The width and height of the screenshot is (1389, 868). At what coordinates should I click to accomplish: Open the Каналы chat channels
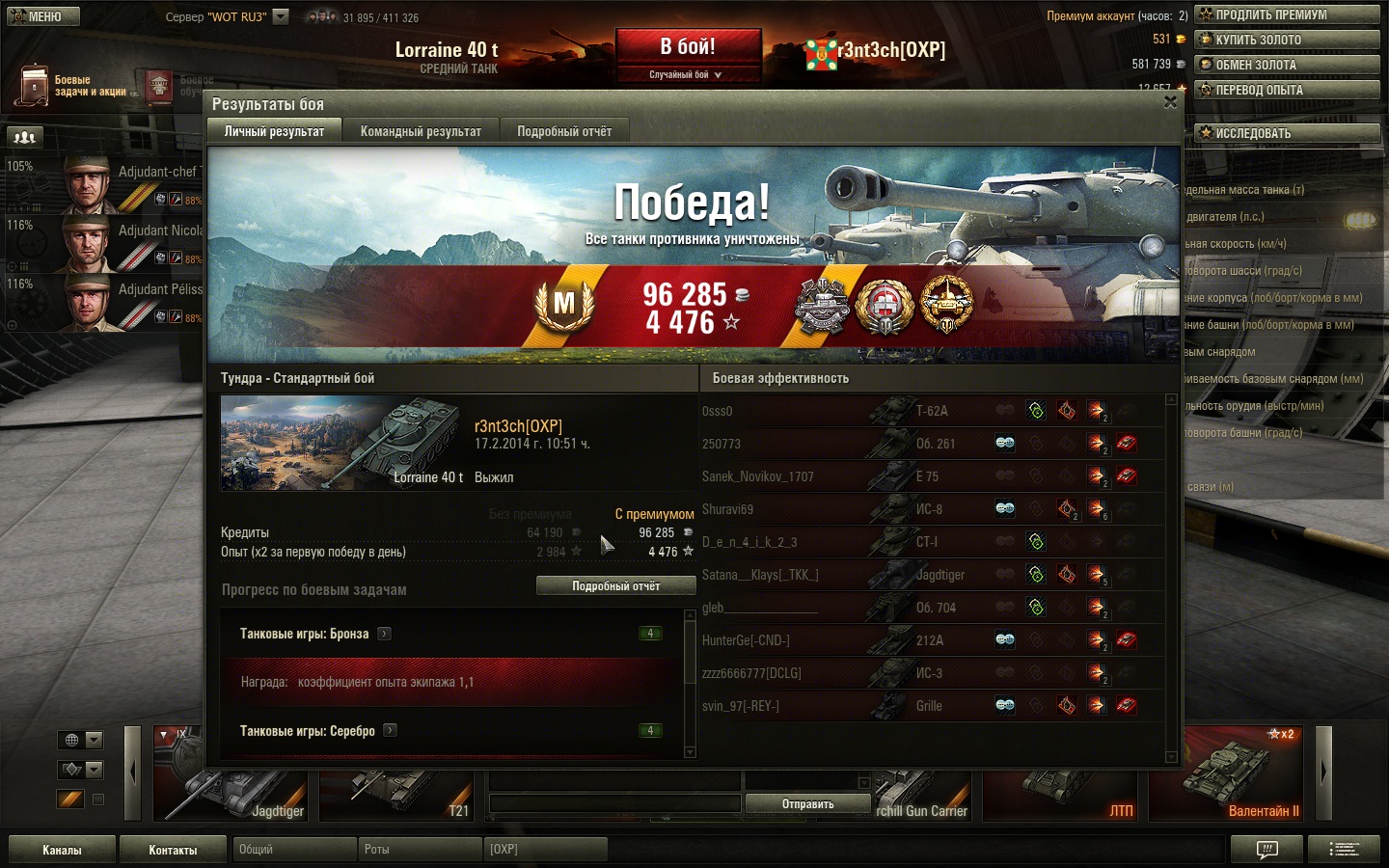62,850
